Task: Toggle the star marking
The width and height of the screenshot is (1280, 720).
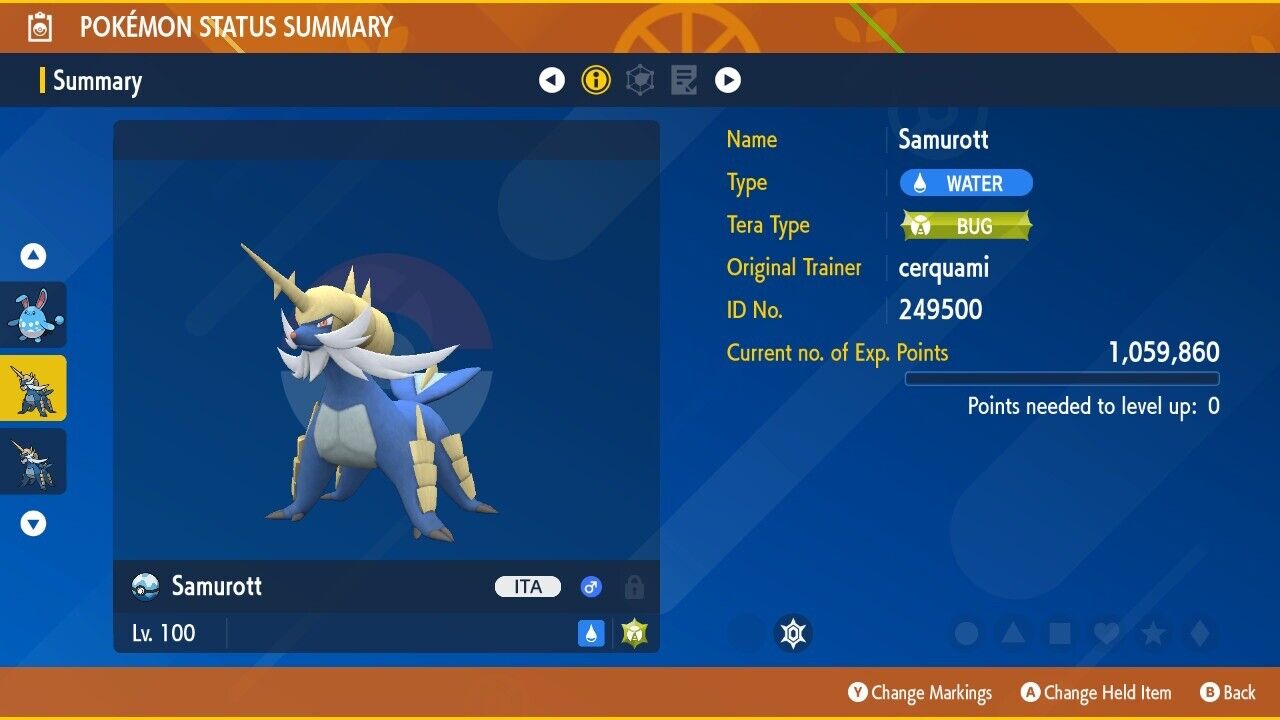Action: (1153, 633)
